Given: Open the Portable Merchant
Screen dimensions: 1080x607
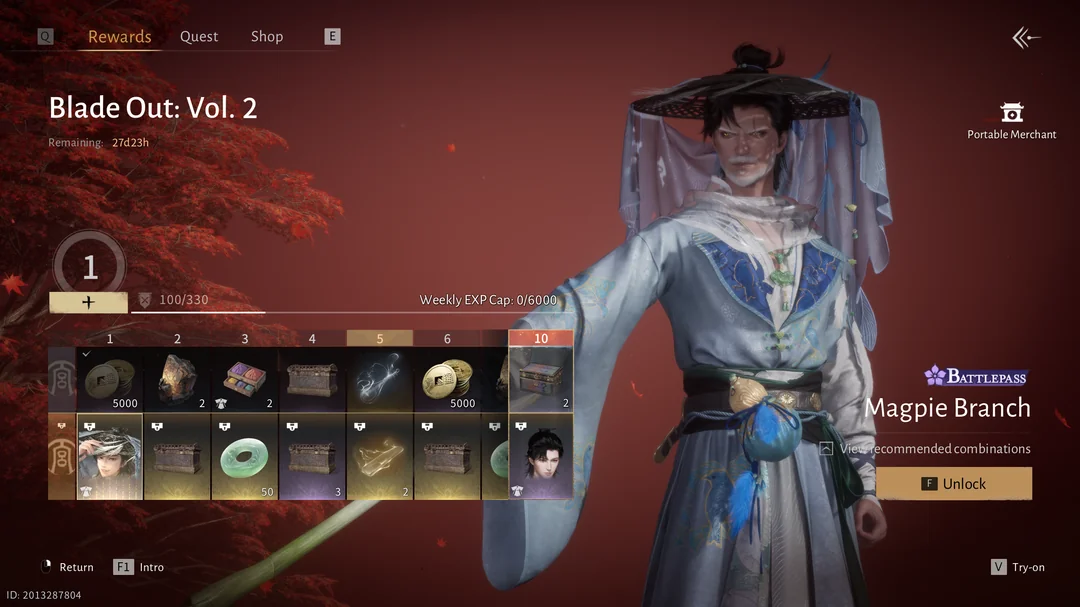Looking at the screenshot, I should (x=1012, y=120).
